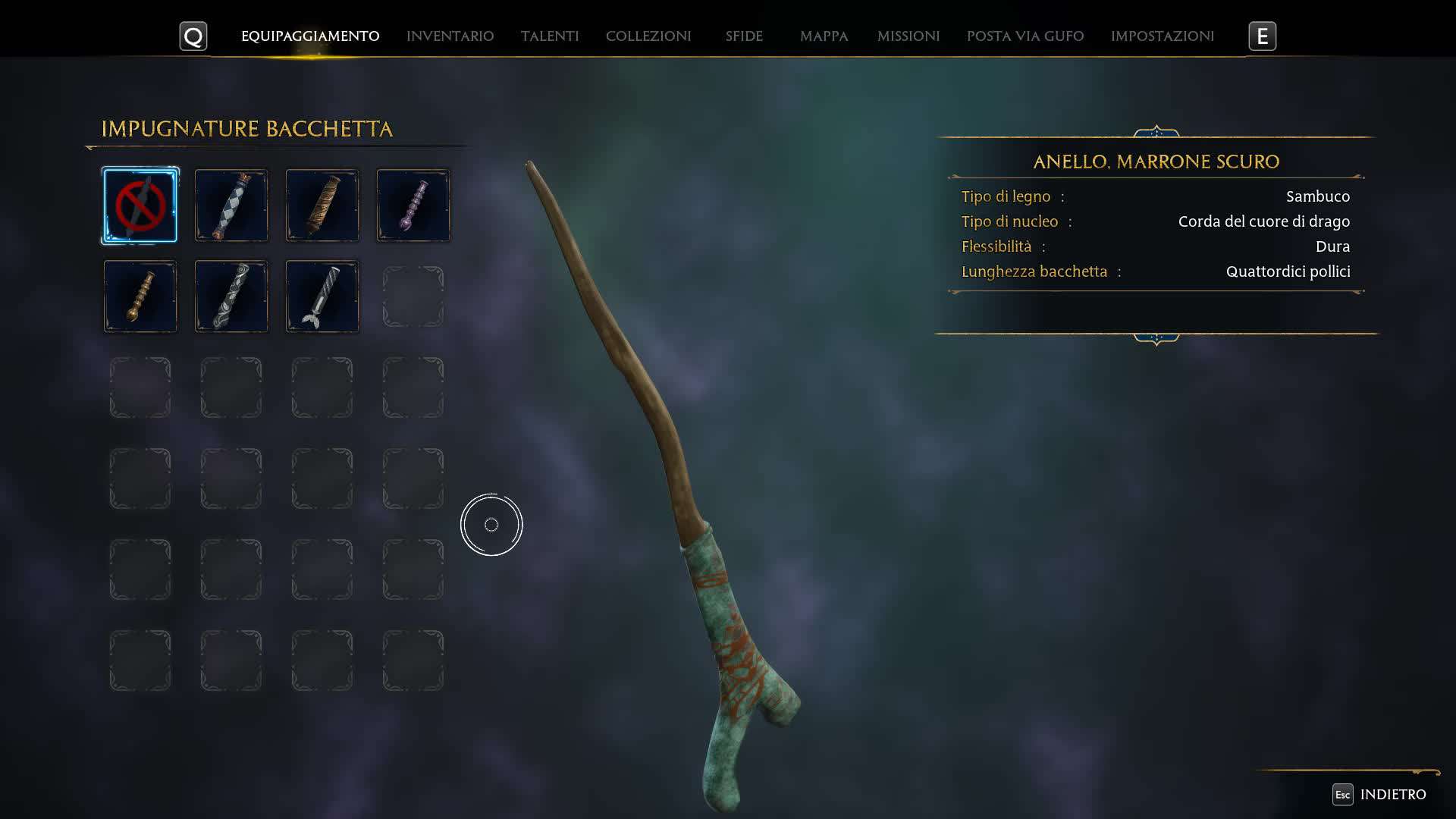Select the Equipaggiamento tab
Image resolution: width=1456 pixels, height=819 pixels.
pos(310,36)
